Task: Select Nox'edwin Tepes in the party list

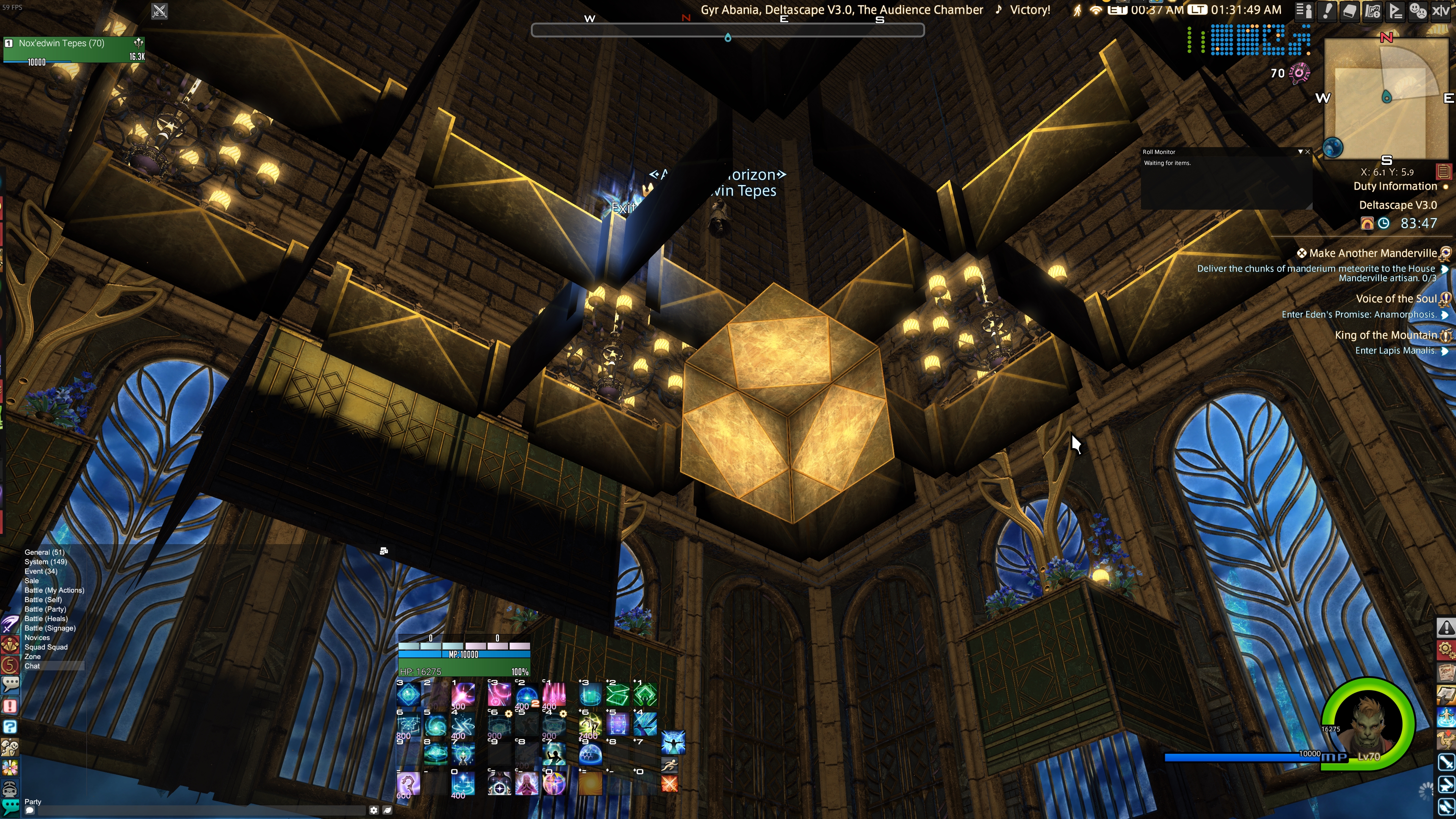Action: point(61,44)
